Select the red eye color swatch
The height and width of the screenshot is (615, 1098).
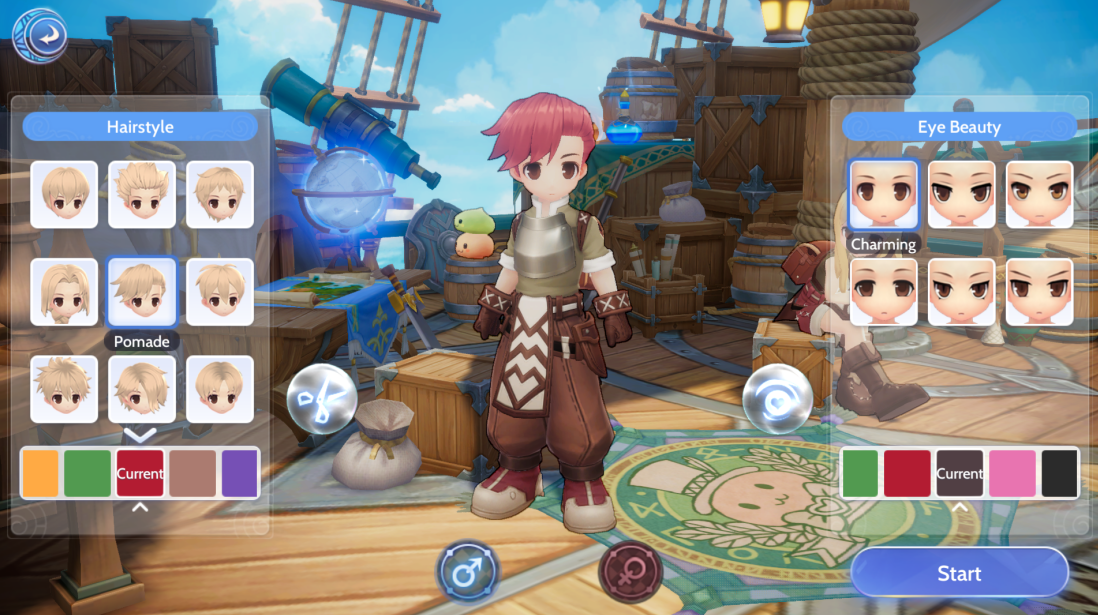click(x=907, y=473)
